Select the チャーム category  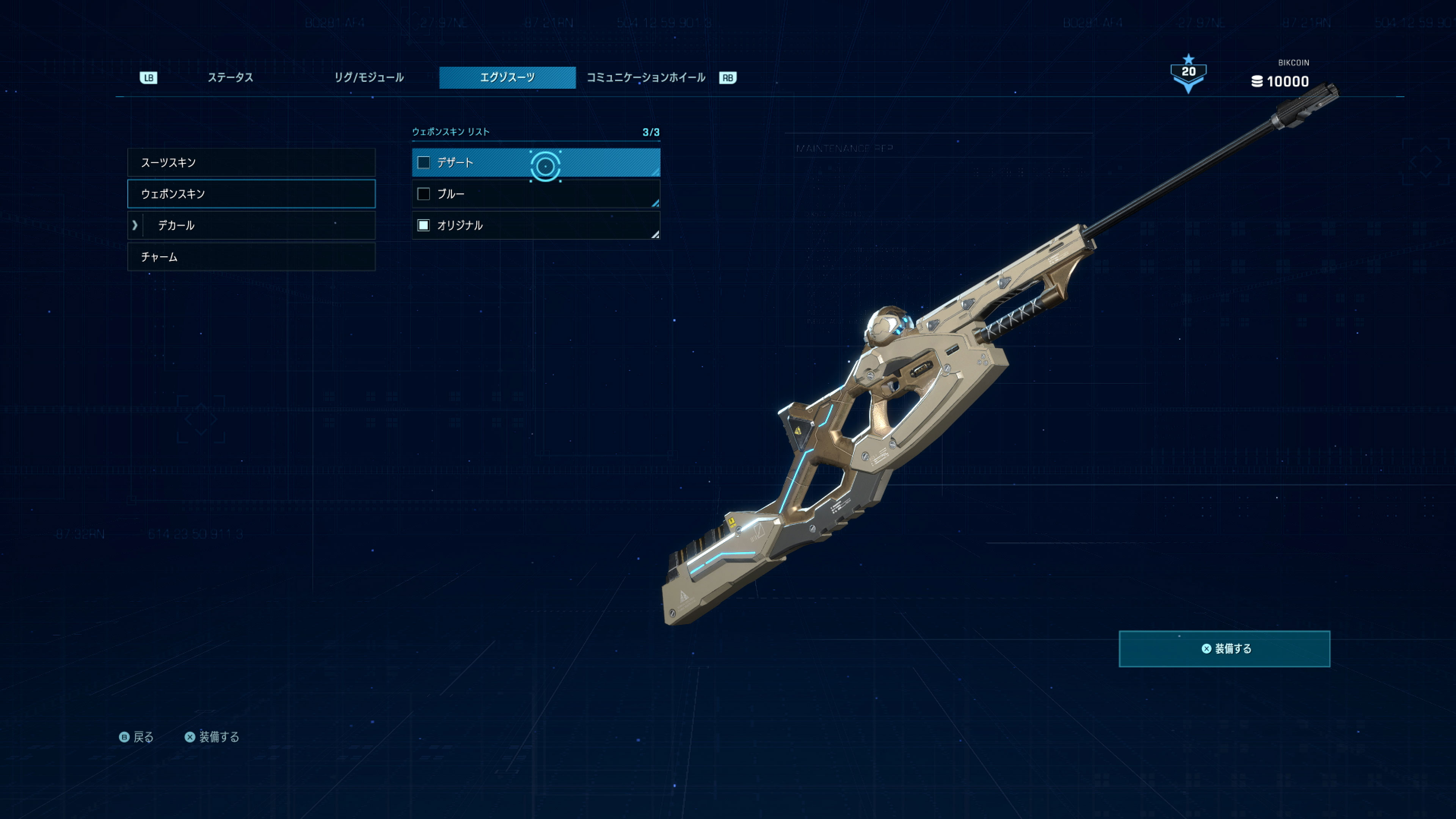click(x=251, y=257)
